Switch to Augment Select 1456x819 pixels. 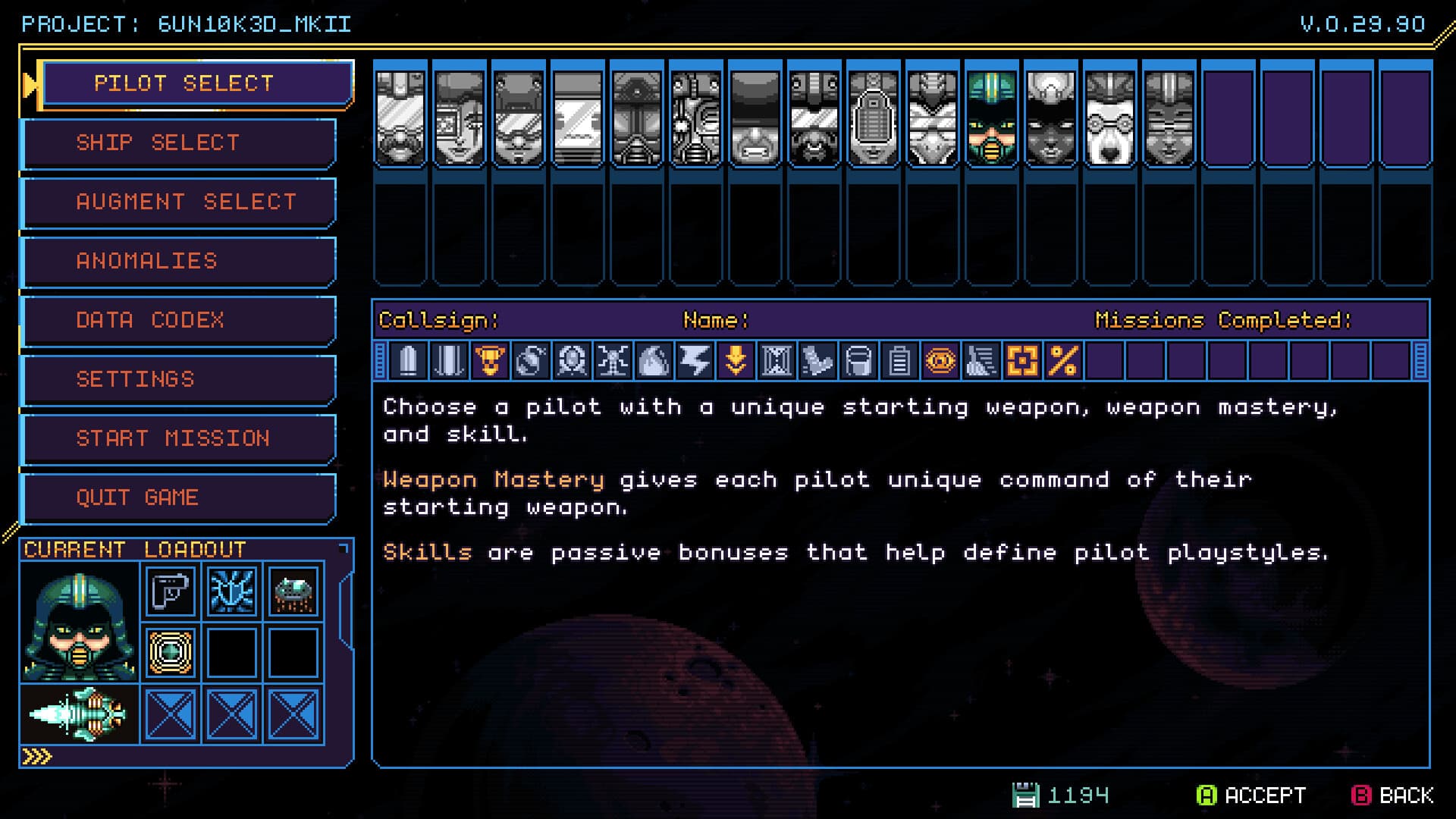click(179, 202)
